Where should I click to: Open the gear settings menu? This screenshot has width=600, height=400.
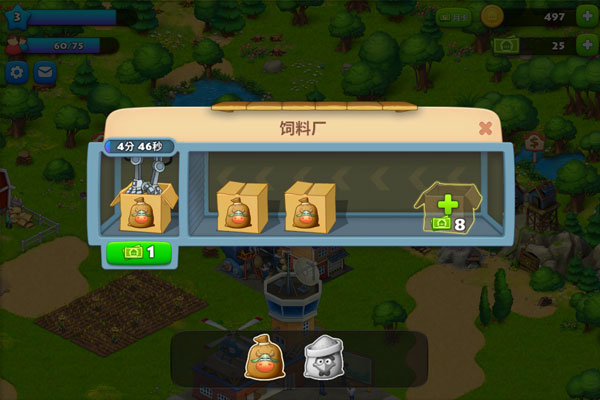point(16,72)
